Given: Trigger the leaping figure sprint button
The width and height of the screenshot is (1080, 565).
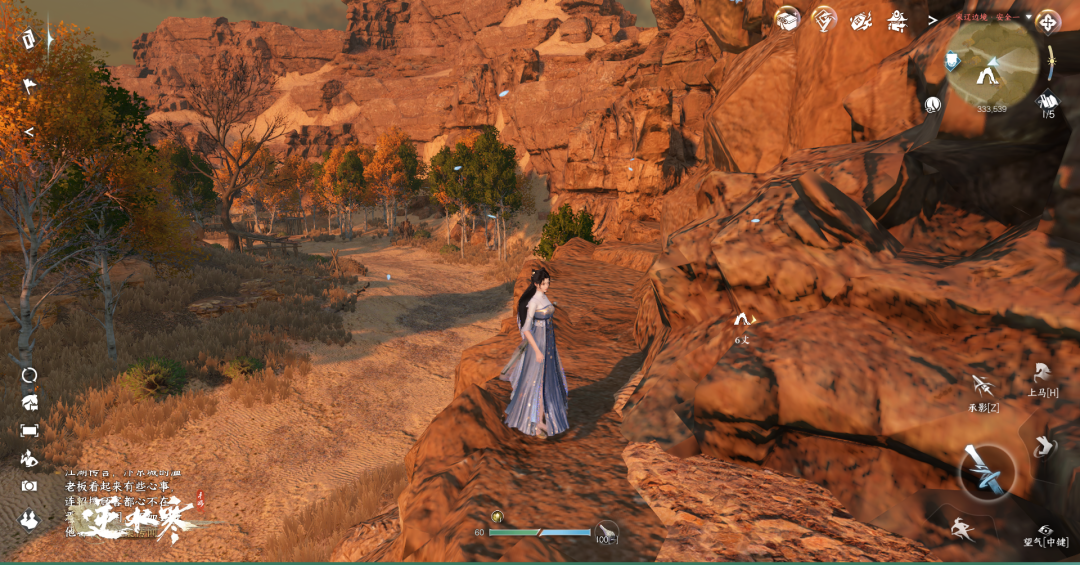Looking at the screenshot, I should pos(962,529).
